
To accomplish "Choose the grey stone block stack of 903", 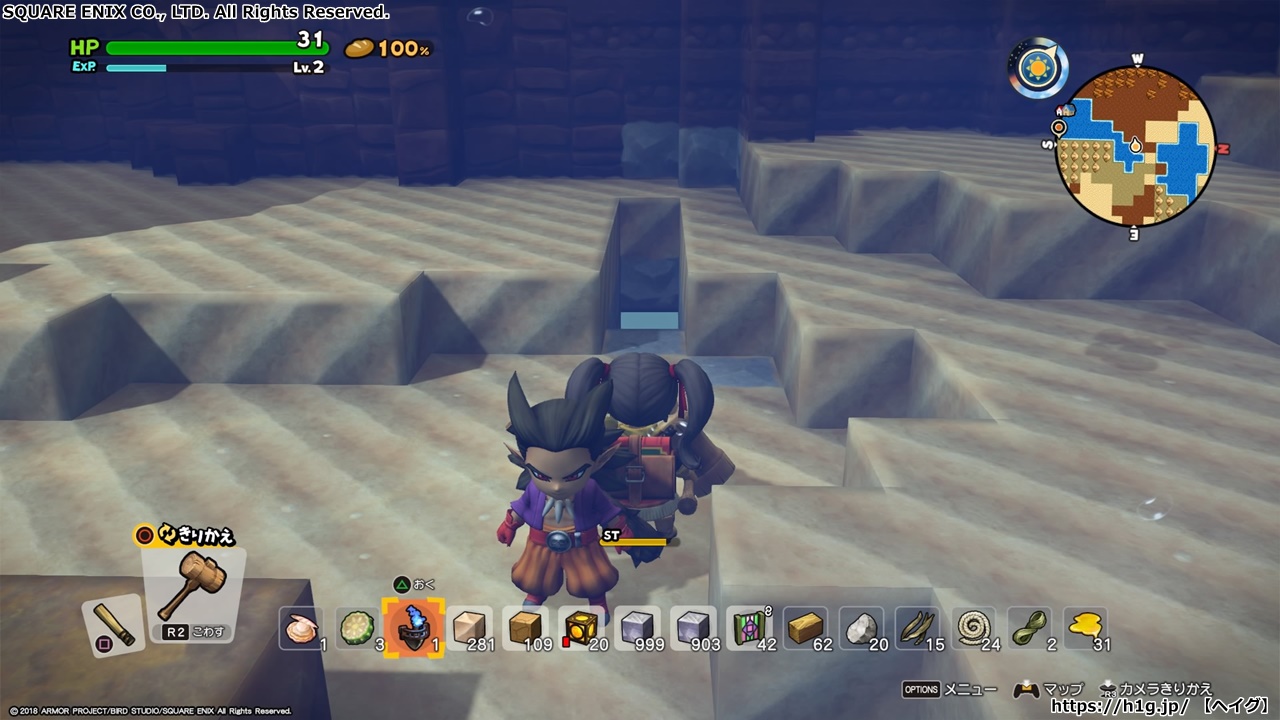I will click(693, 630).
